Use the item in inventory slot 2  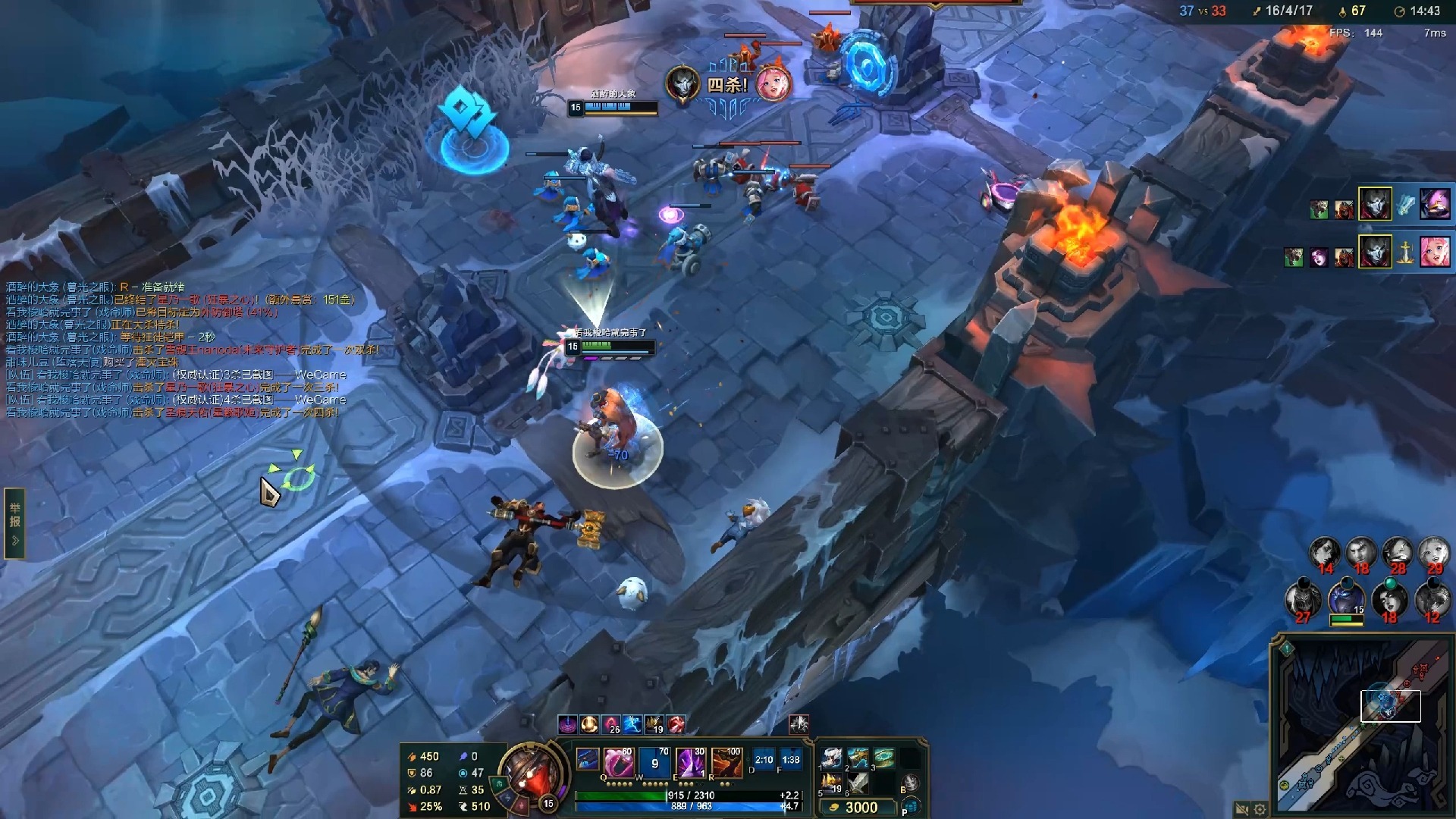858,757
